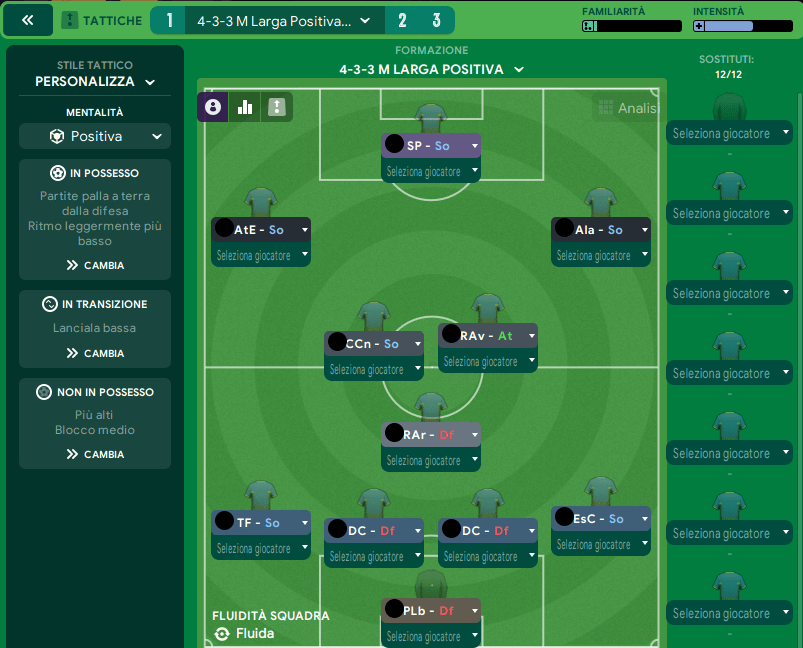Open the Analisi view

coord(627,108)
